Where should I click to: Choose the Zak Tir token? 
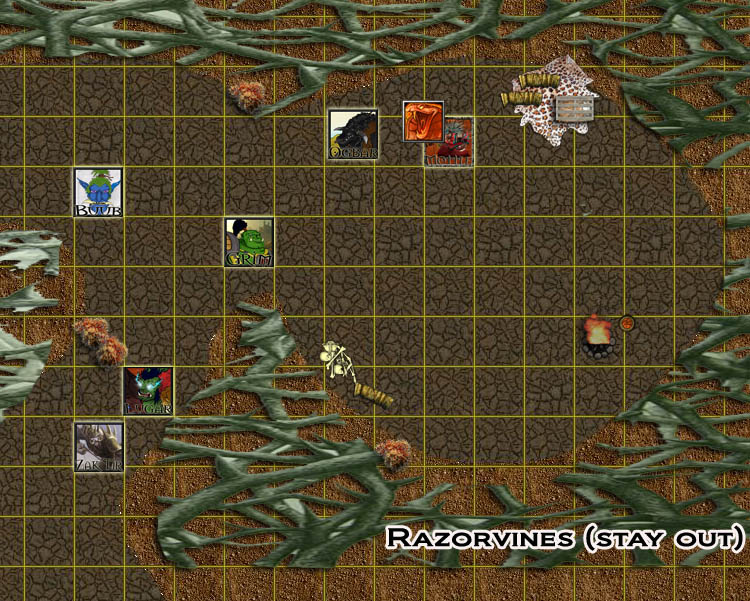click(99, 446)
